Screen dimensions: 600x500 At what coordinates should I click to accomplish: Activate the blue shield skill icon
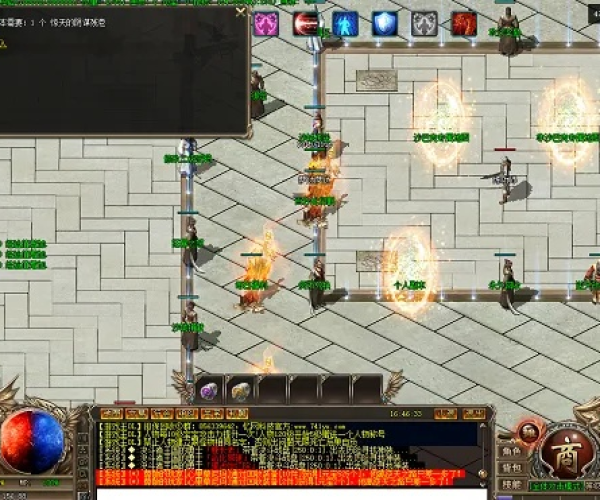[385, 24]
